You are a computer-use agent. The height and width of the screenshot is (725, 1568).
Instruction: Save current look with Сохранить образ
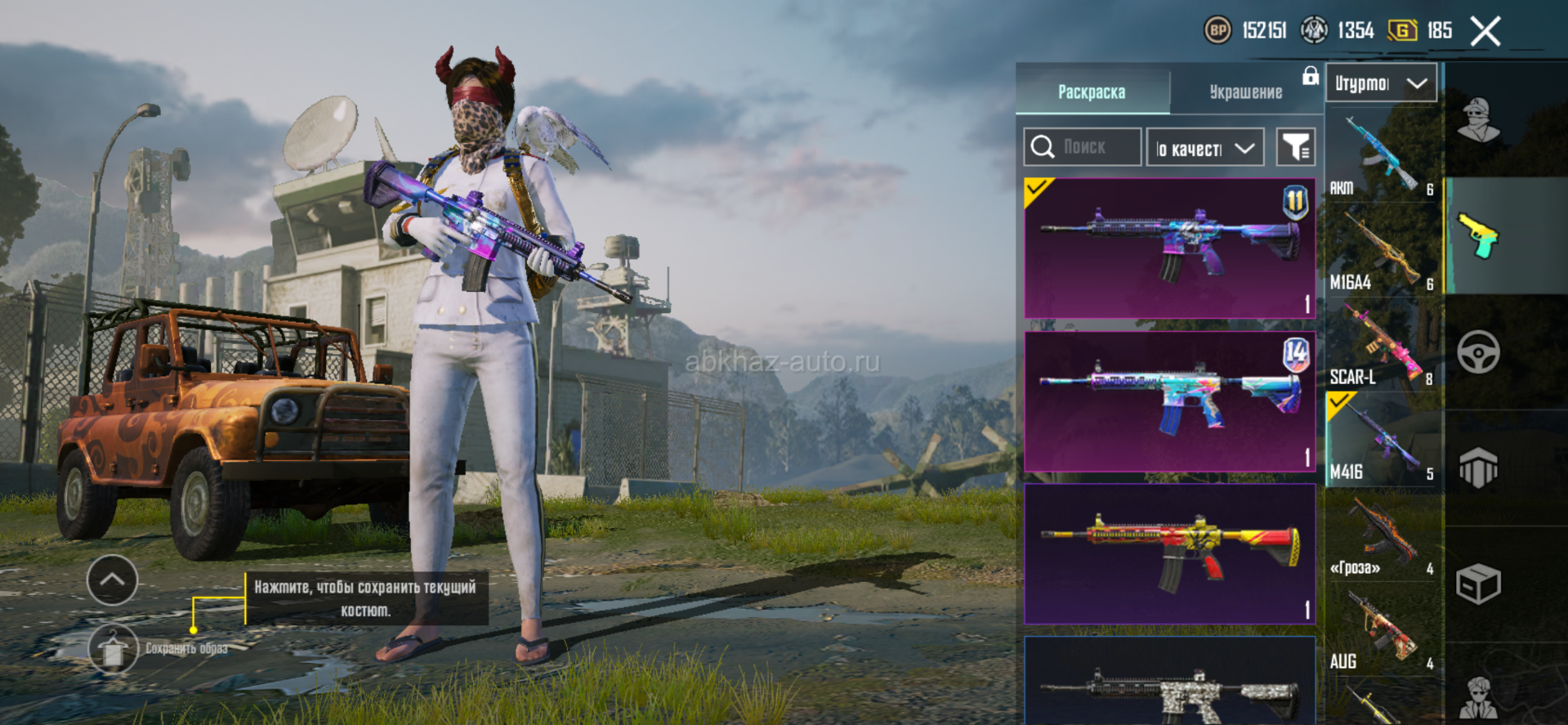coord(114,649)
